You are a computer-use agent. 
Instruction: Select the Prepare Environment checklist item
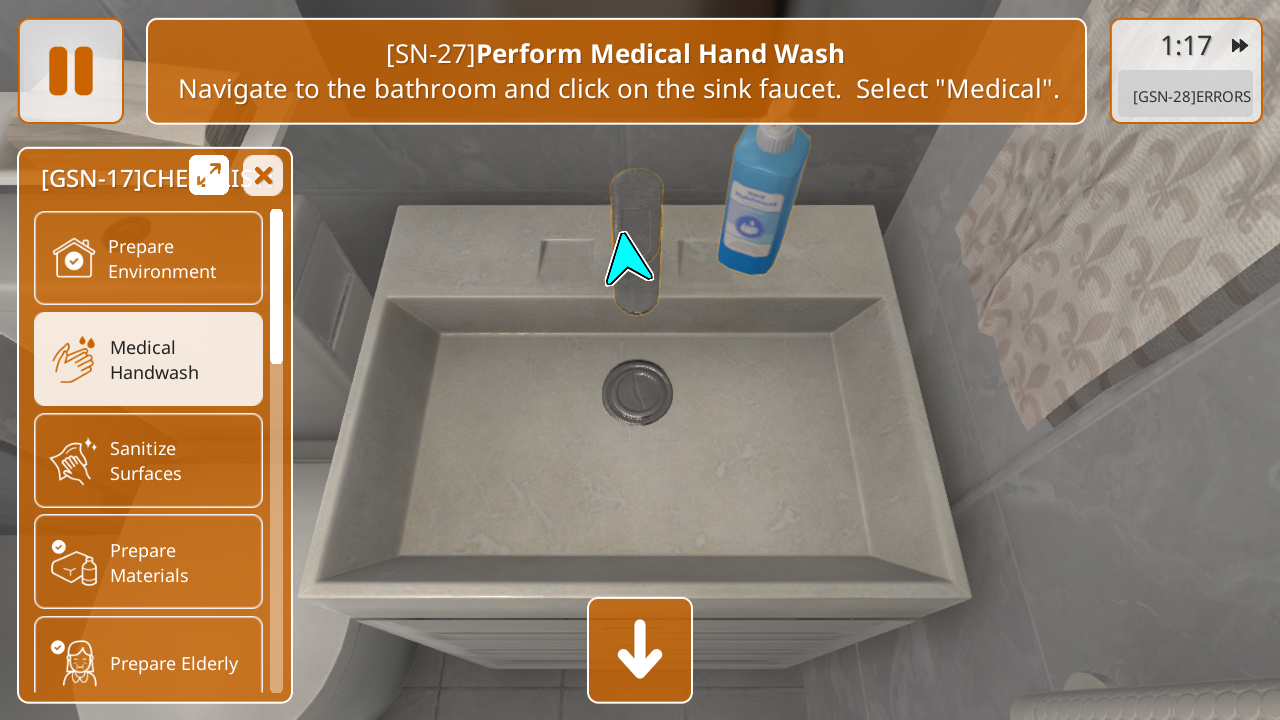coord(148,258)
